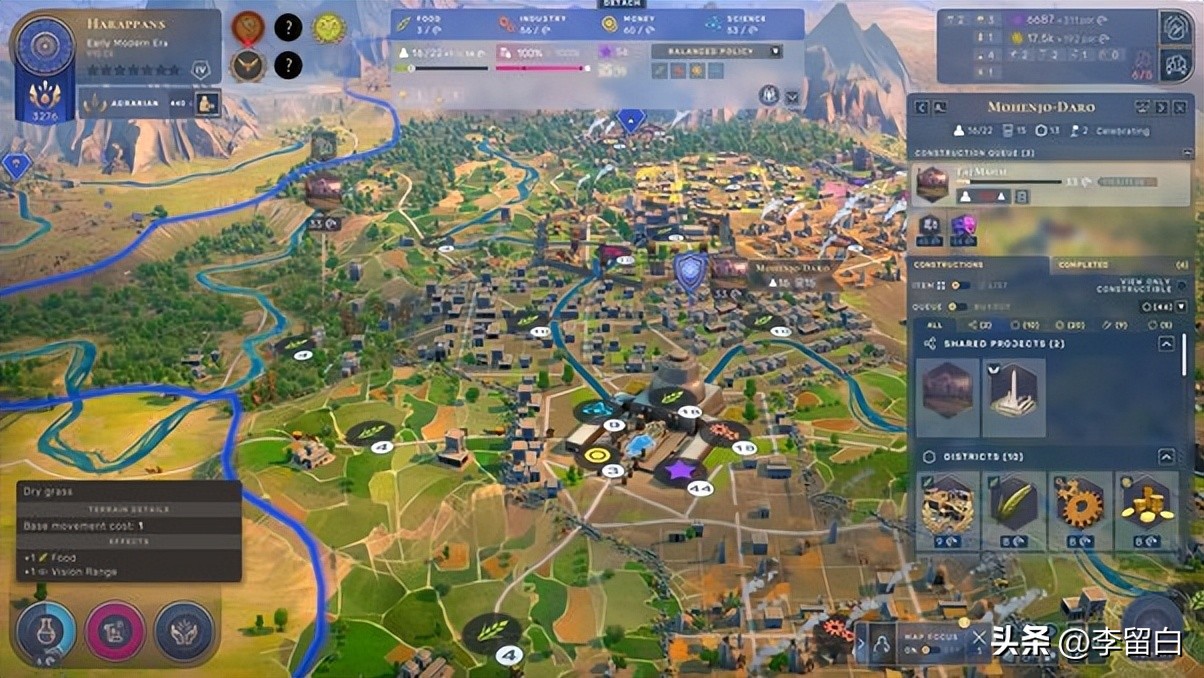Show All constructions filter tab
1204x678 pixels.
pyautogui.click(x=934, y=325)
